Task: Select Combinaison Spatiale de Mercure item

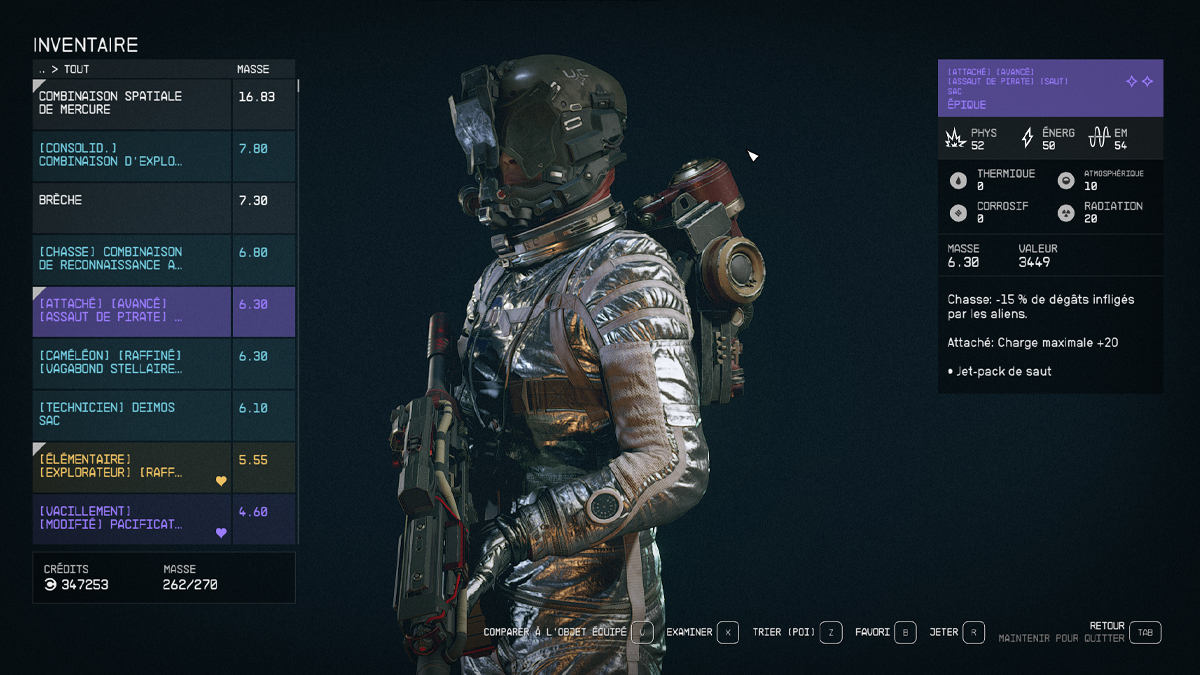Action: pos(134,104)
